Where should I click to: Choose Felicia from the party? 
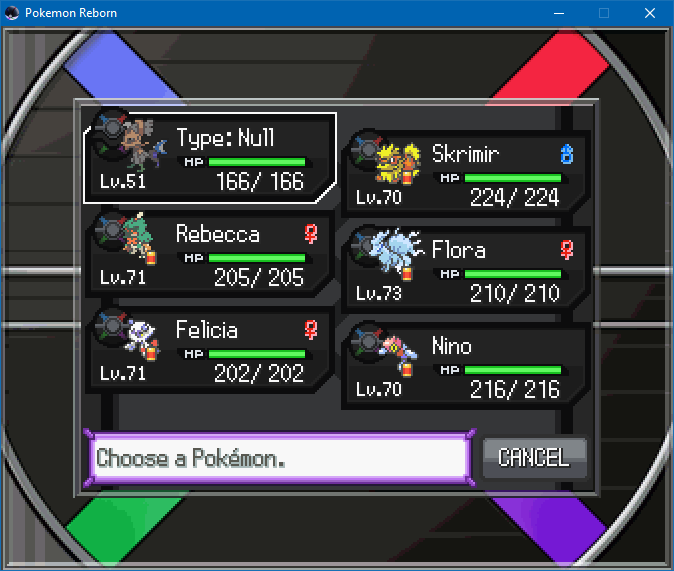210,351
